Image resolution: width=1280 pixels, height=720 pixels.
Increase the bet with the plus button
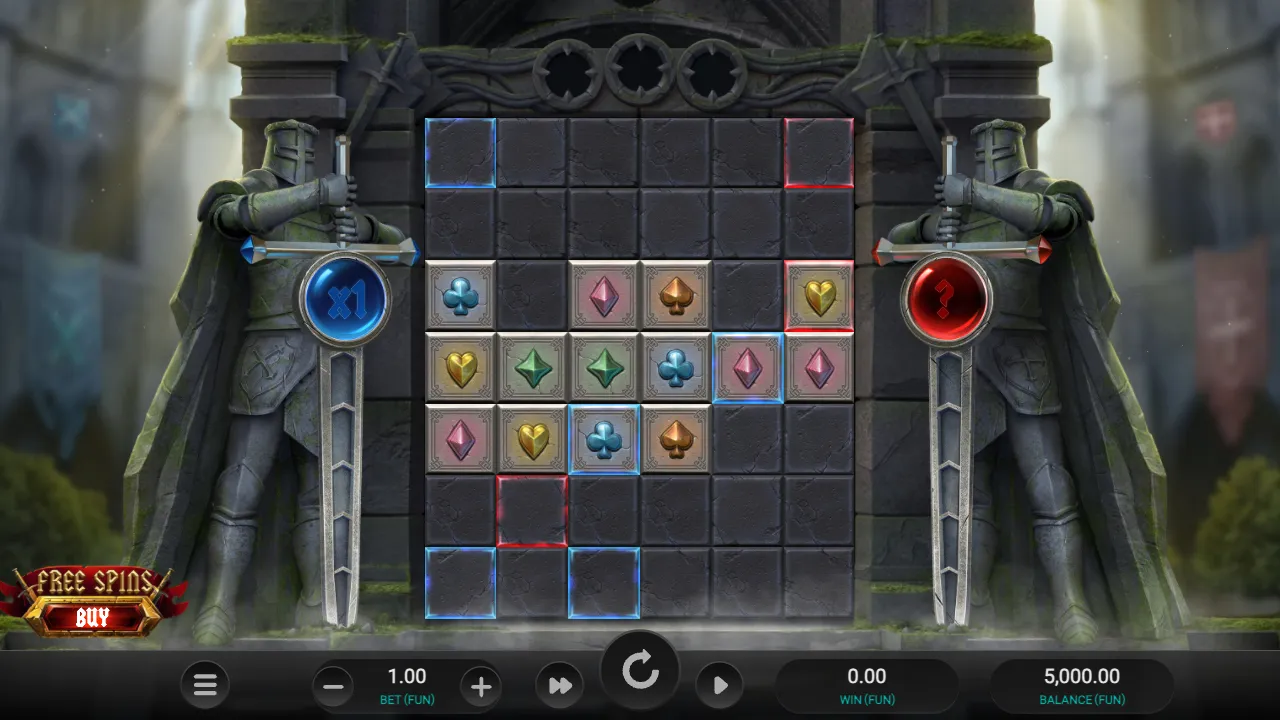coord(481,686)
